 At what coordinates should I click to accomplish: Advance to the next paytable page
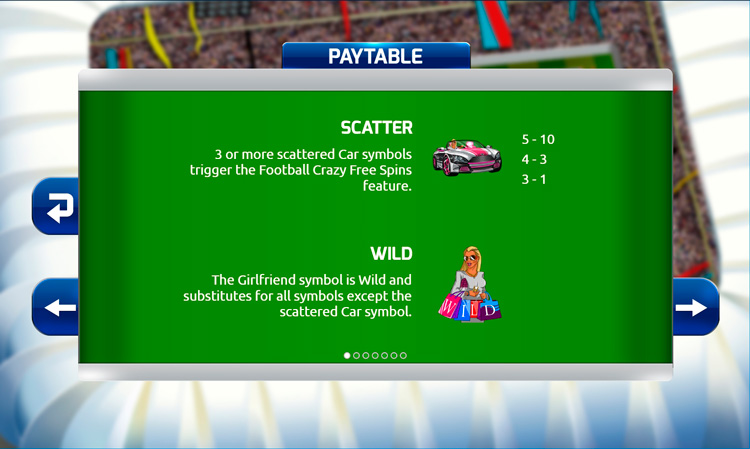point(692,307)
